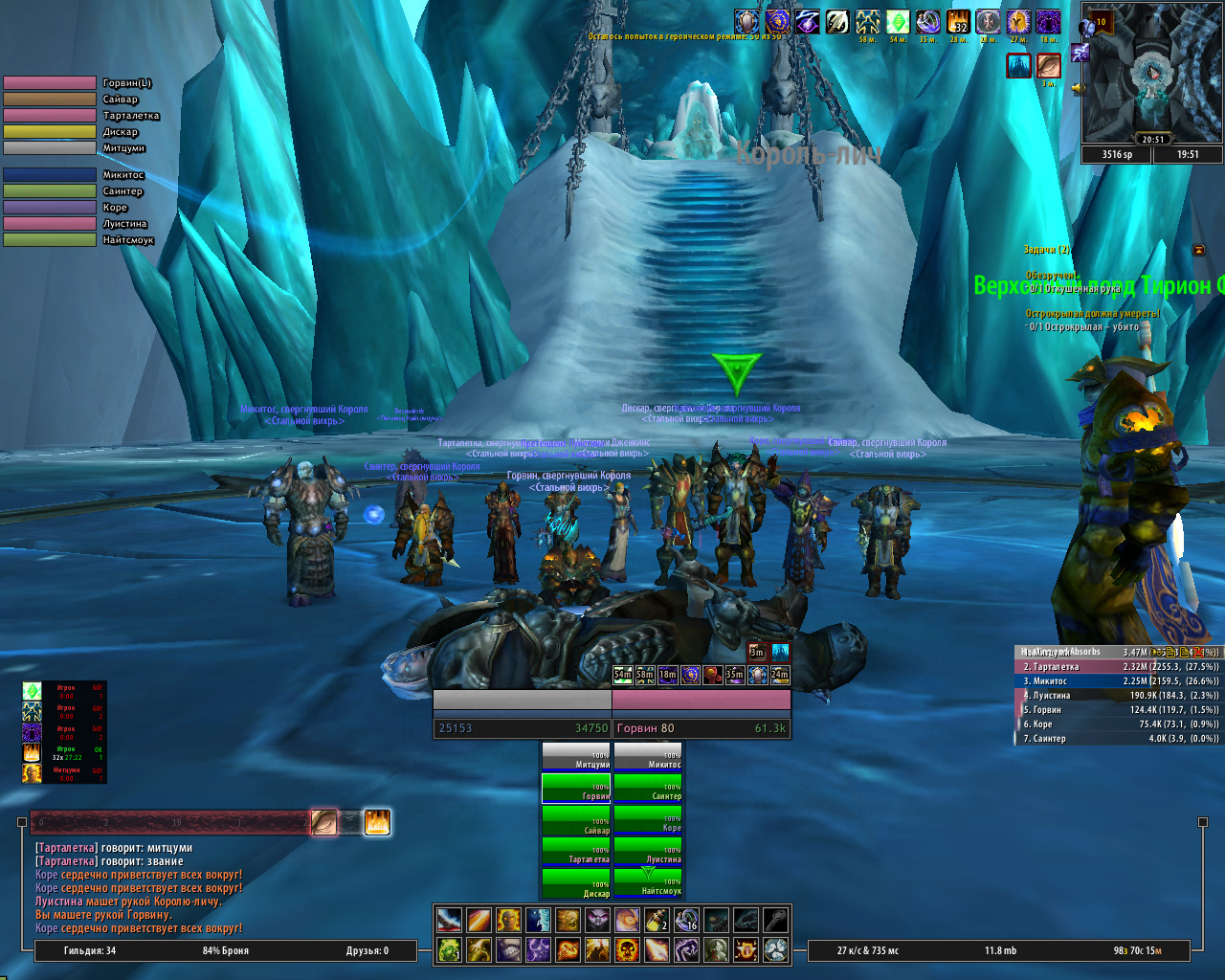The image size is (1225, 980).
Task: Select Микитос bar in left raid list
Action: [50, 175]
